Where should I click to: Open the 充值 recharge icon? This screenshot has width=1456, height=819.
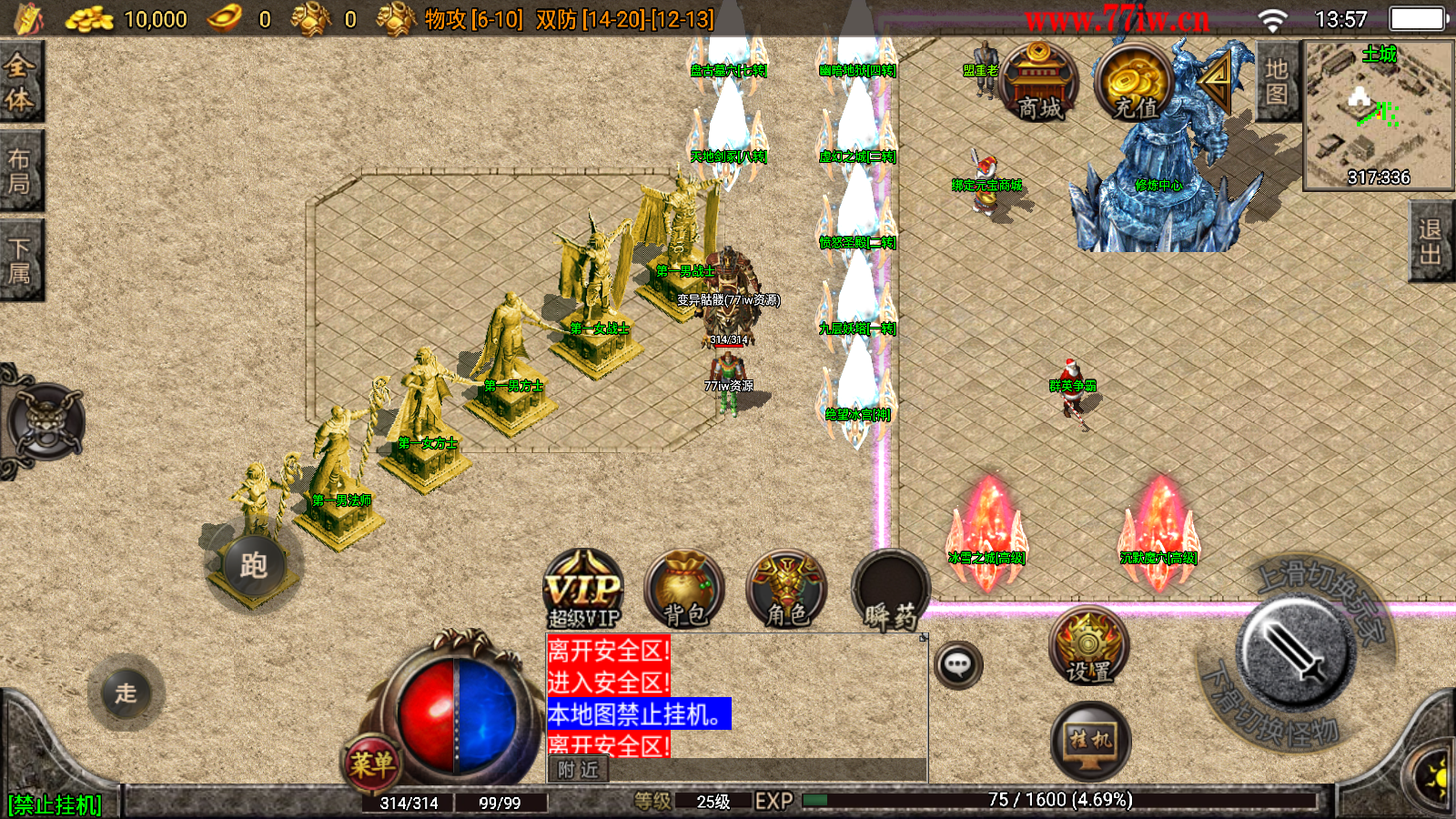pos(1133,84)
